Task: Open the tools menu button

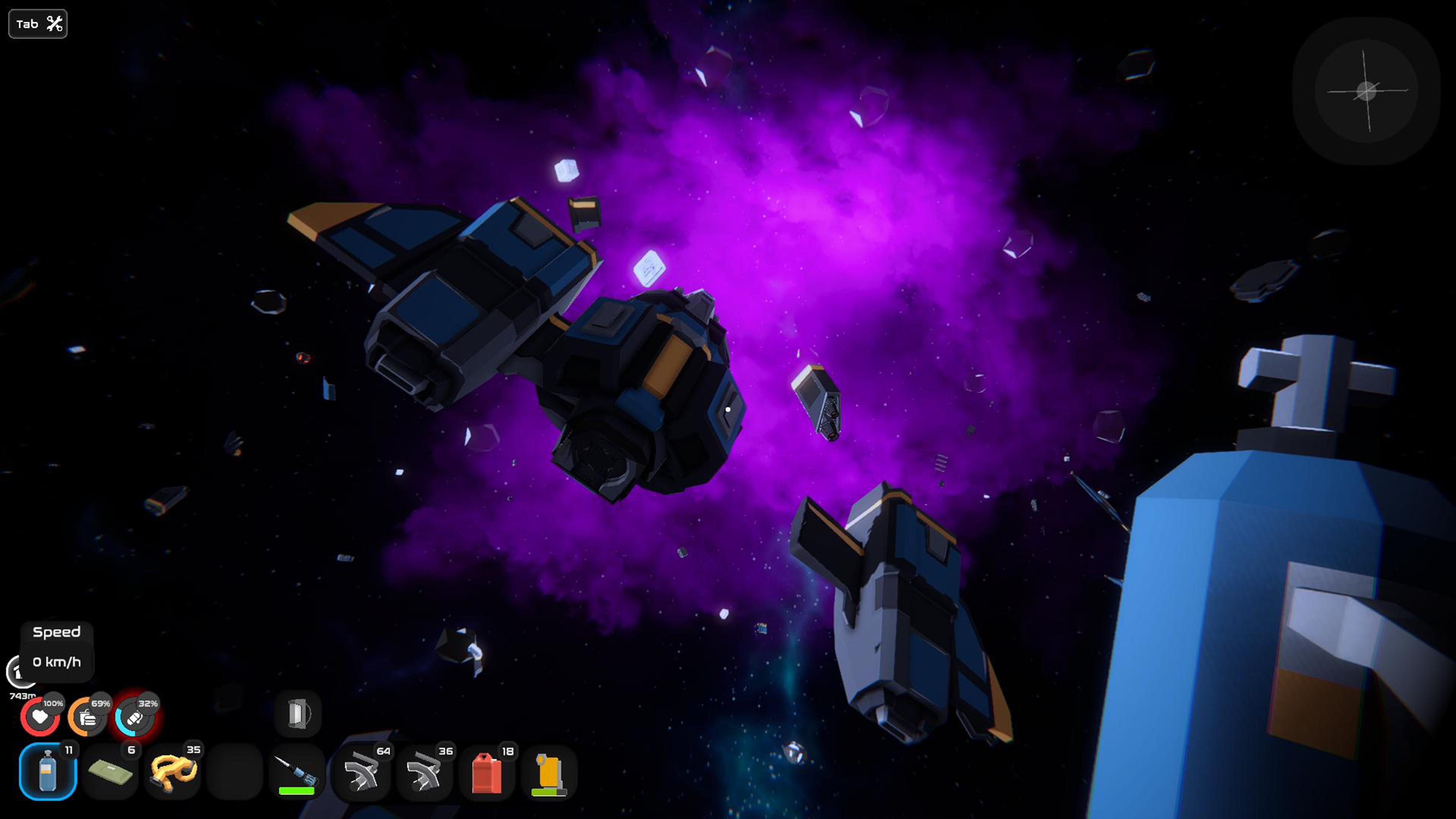Action: click(x=38, y=24)
